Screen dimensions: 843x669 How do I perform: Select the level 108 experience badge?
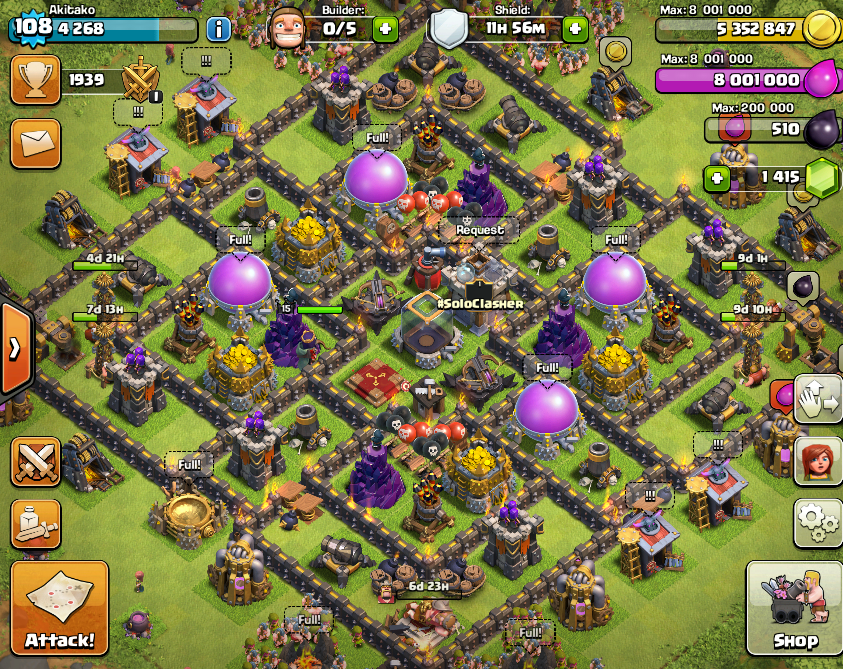tap(32, 27)
